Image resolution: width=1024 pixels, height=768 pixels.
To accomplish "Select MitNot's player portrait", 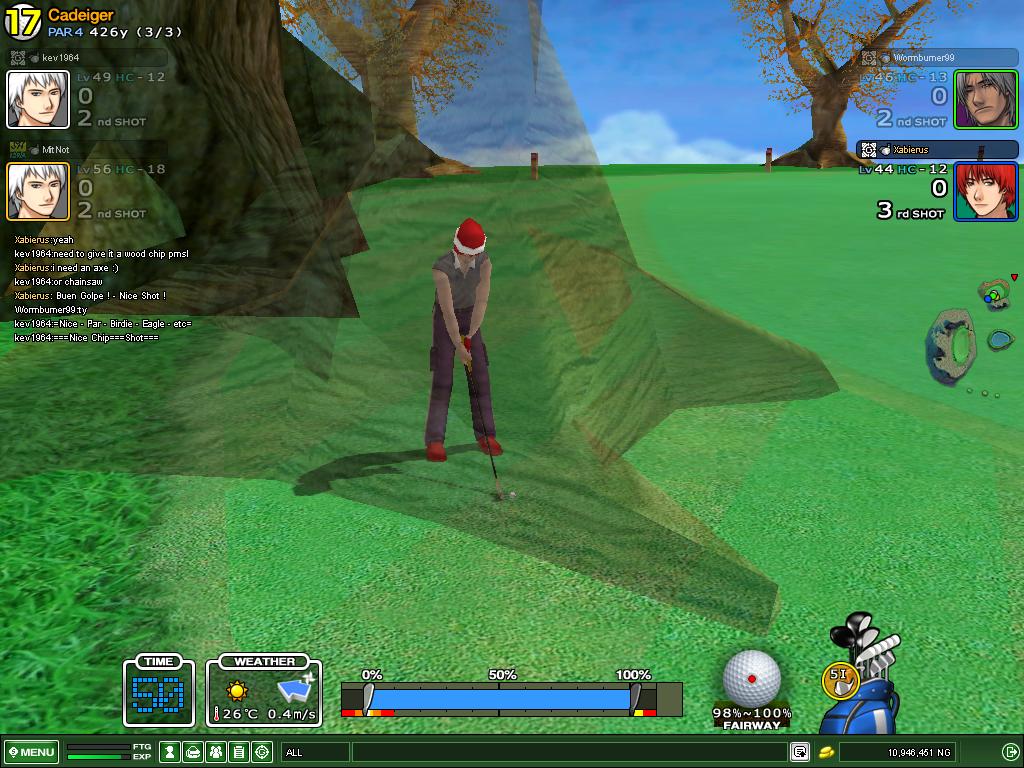I will click(x=38, y=191).
